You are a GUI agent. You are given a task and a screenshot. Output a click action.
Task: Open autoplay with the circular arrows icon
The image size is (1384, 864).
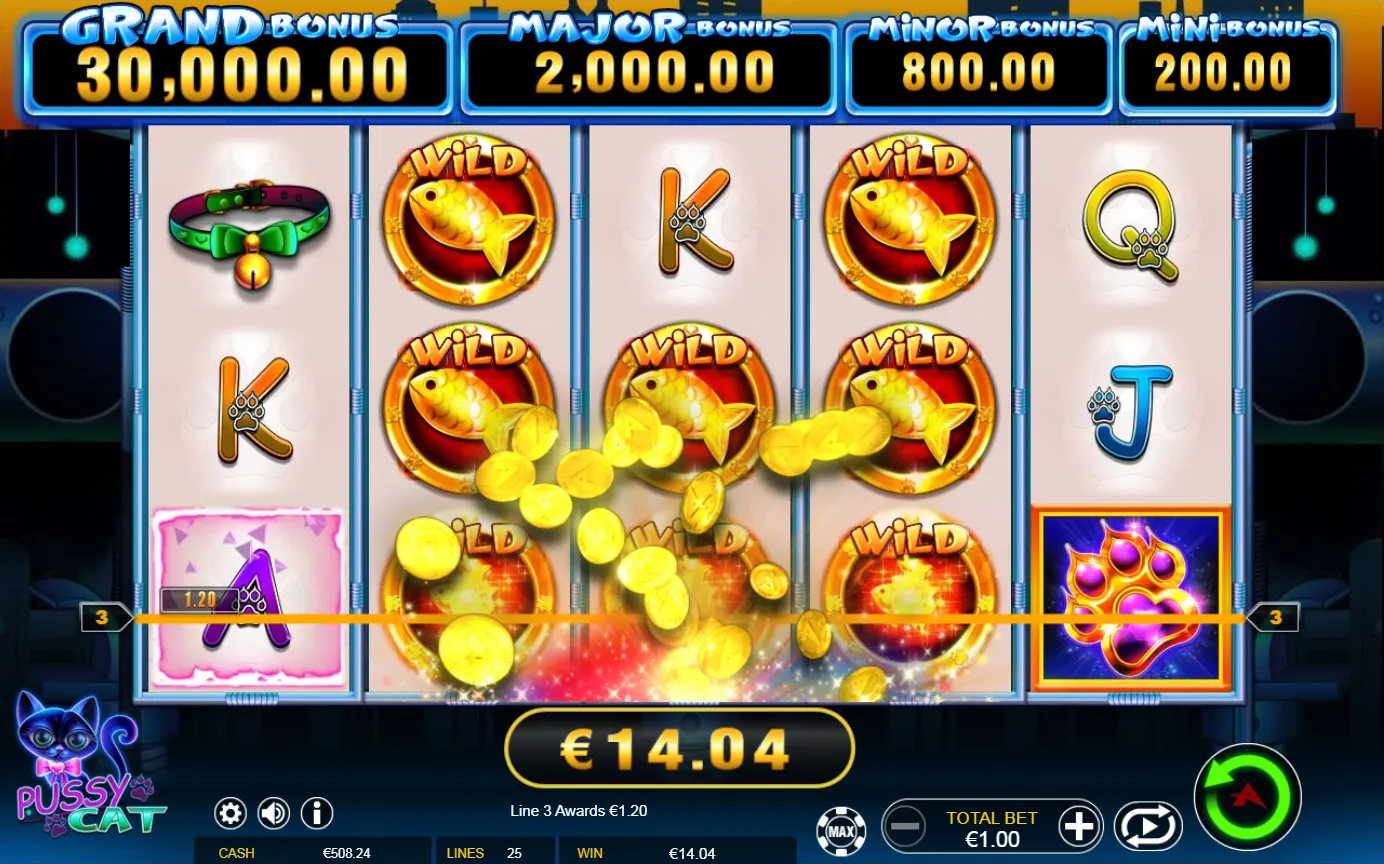click(1148, 826)
